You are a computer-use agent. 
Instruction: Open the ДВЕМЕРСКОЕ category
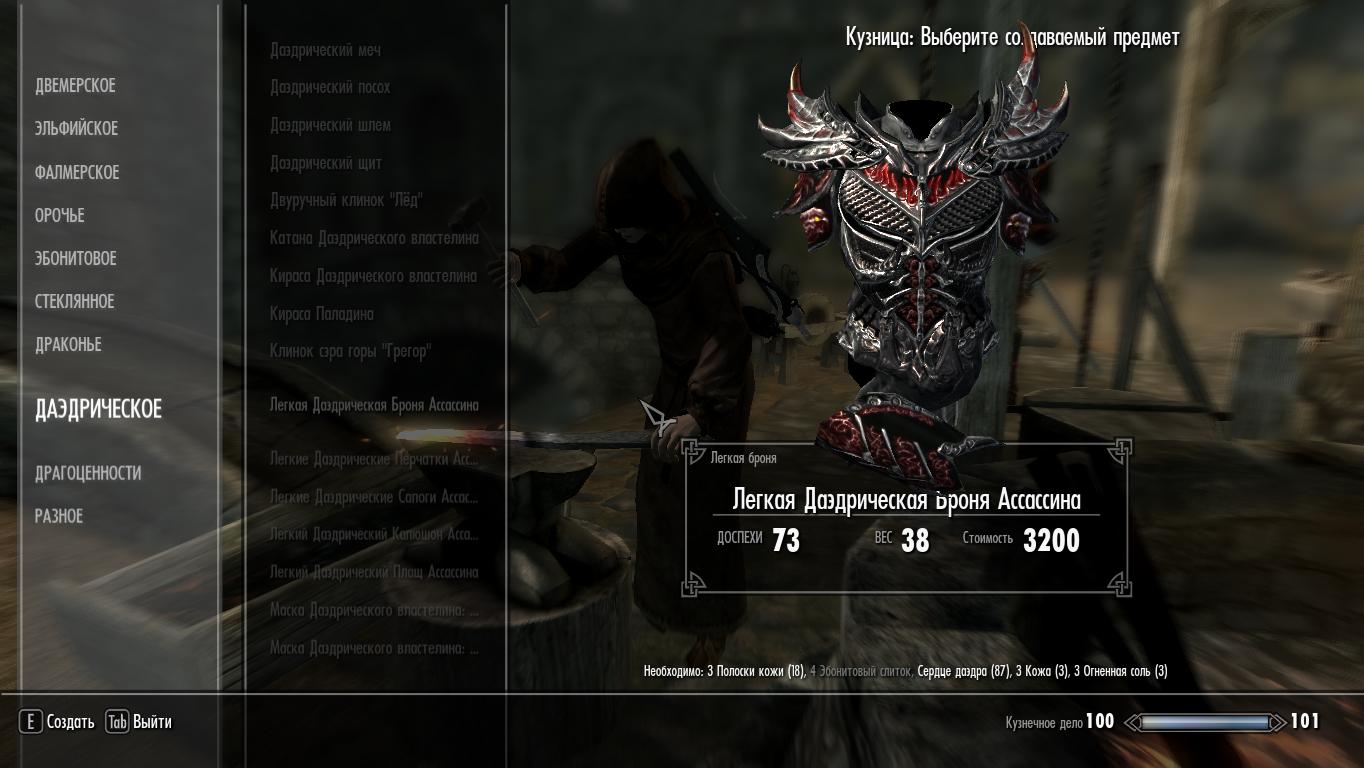tap(75, 86)
